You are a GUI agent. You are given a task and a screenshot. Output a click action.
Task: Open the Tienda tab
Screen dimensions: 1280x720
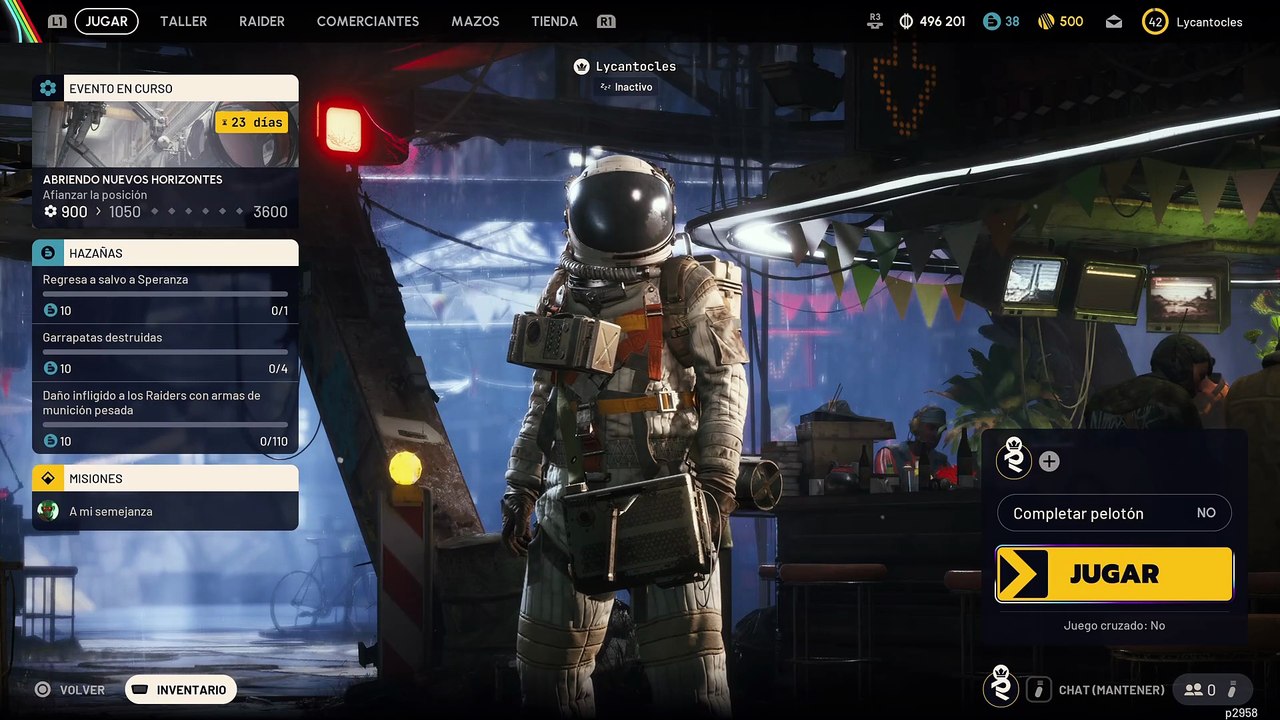point(554,21)
